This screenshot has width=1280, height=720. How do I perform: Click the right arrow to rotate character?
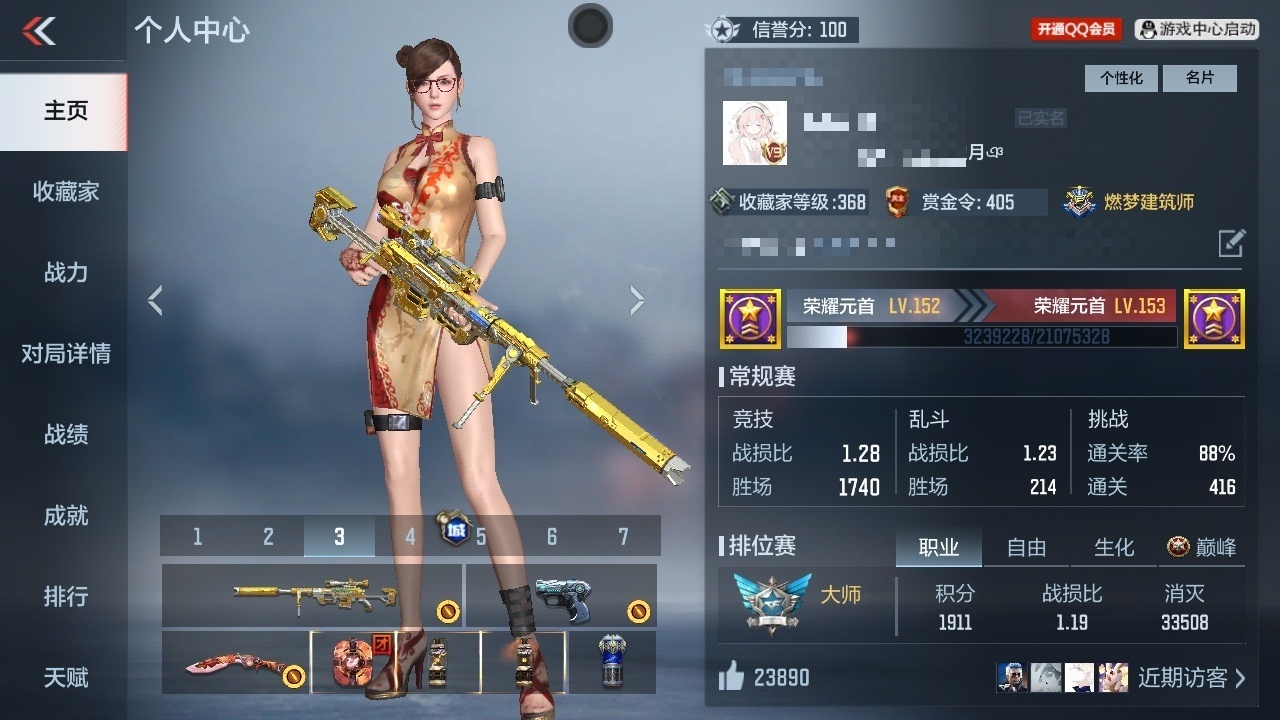click(637, 299)
